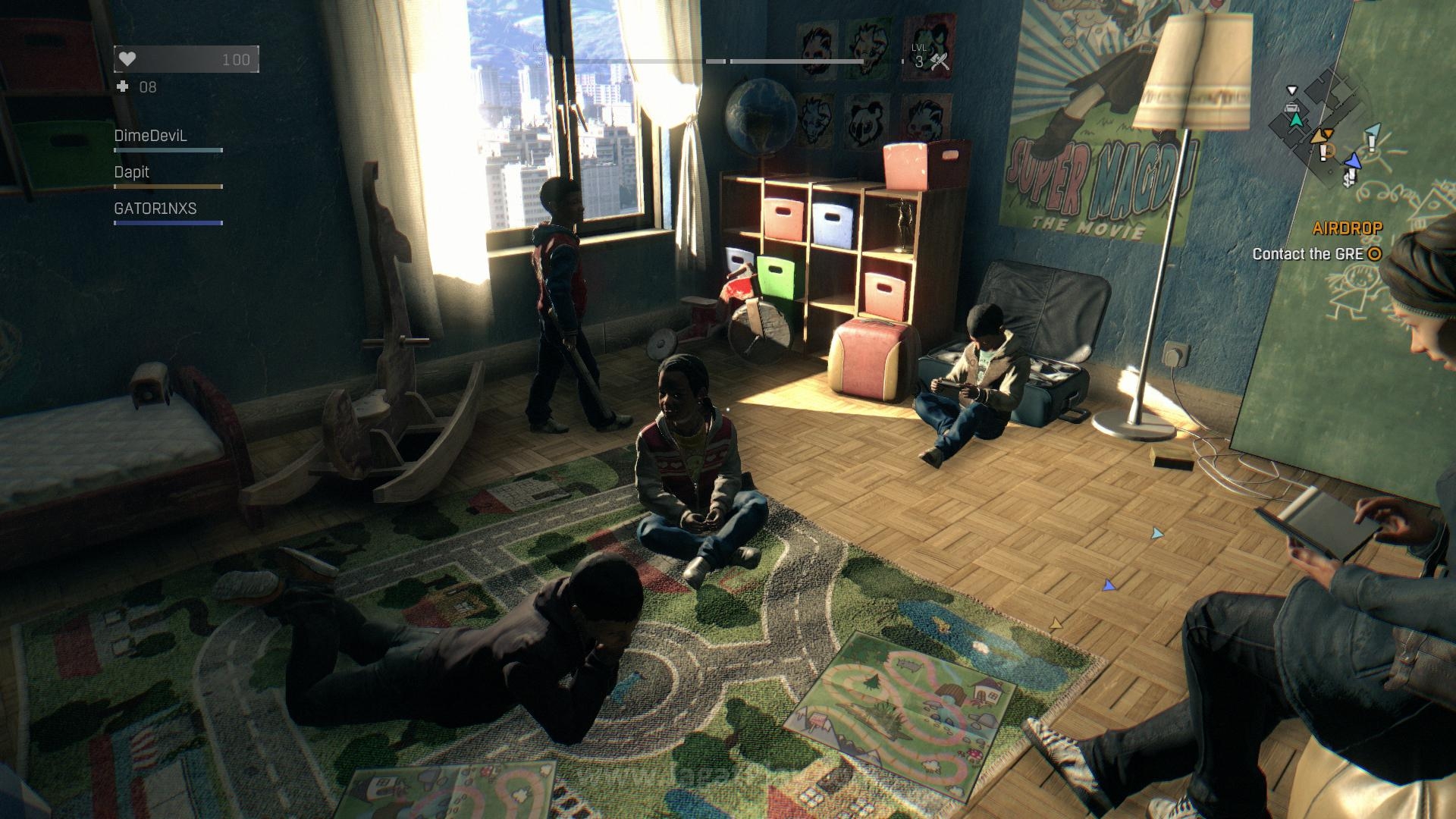Click the green player arrow on minimap

(1296, 120)
